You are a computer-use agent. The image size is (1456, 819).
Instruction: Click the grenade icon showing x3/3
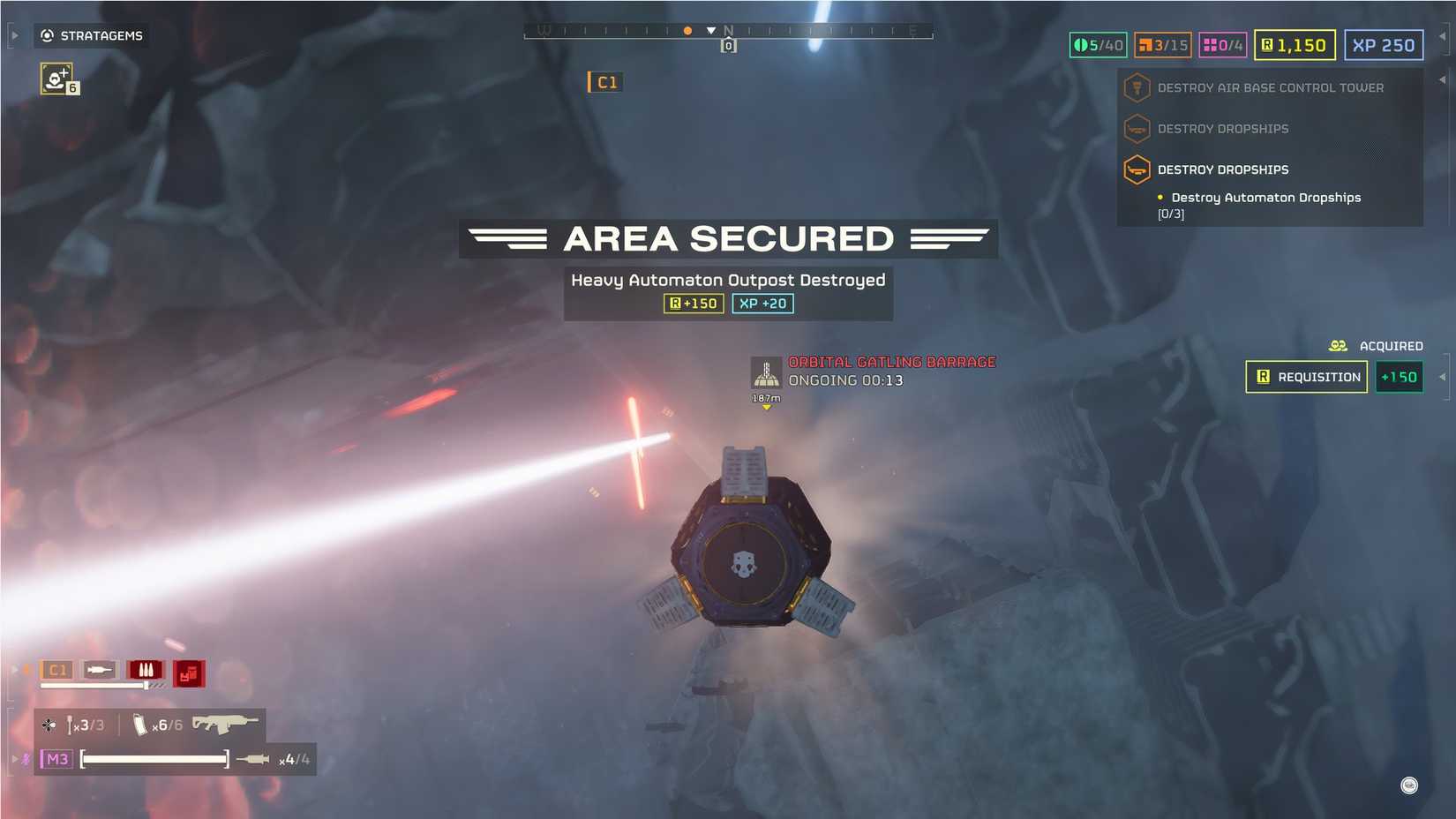(x=84, y=725)
